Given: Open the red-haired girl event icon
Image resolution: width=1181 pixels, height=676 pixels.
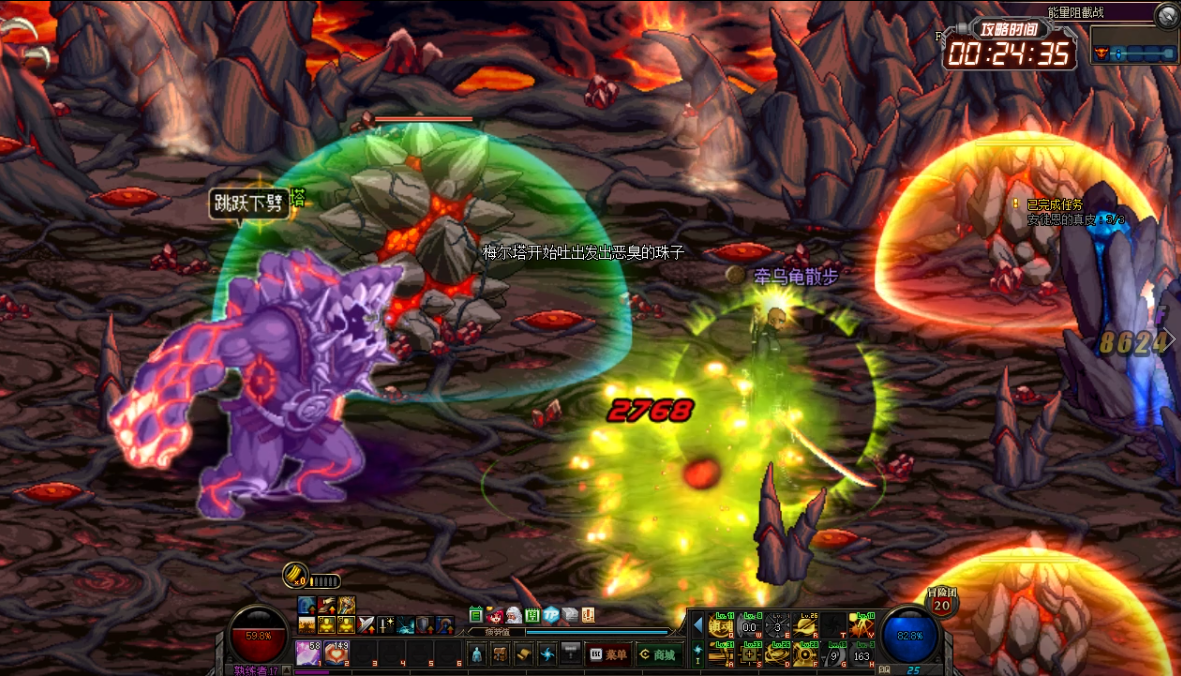Looking at the screenshot, I should click(494, 615).
